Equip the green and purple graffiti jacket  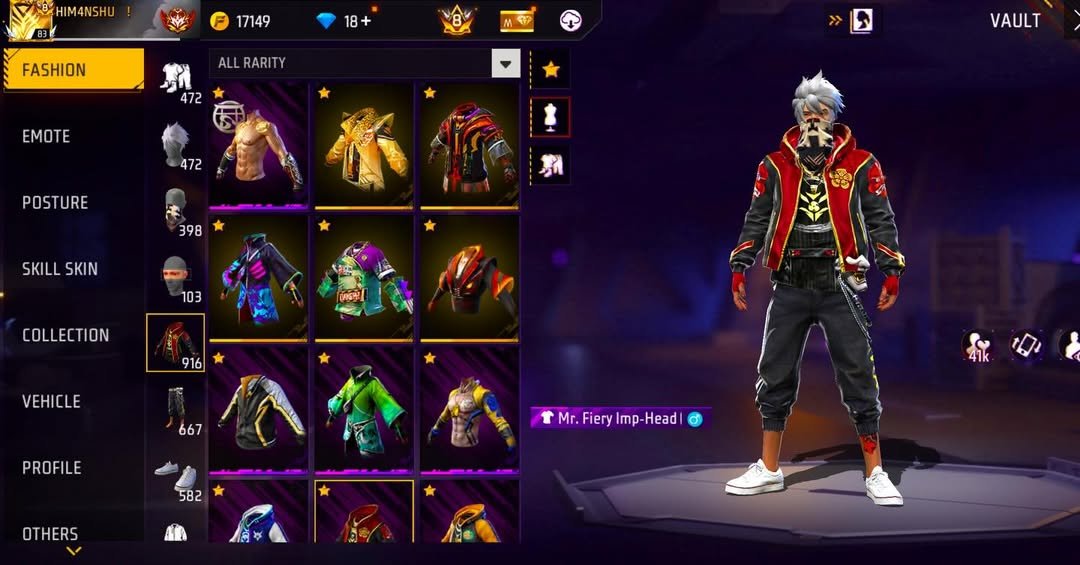[364, 278]
